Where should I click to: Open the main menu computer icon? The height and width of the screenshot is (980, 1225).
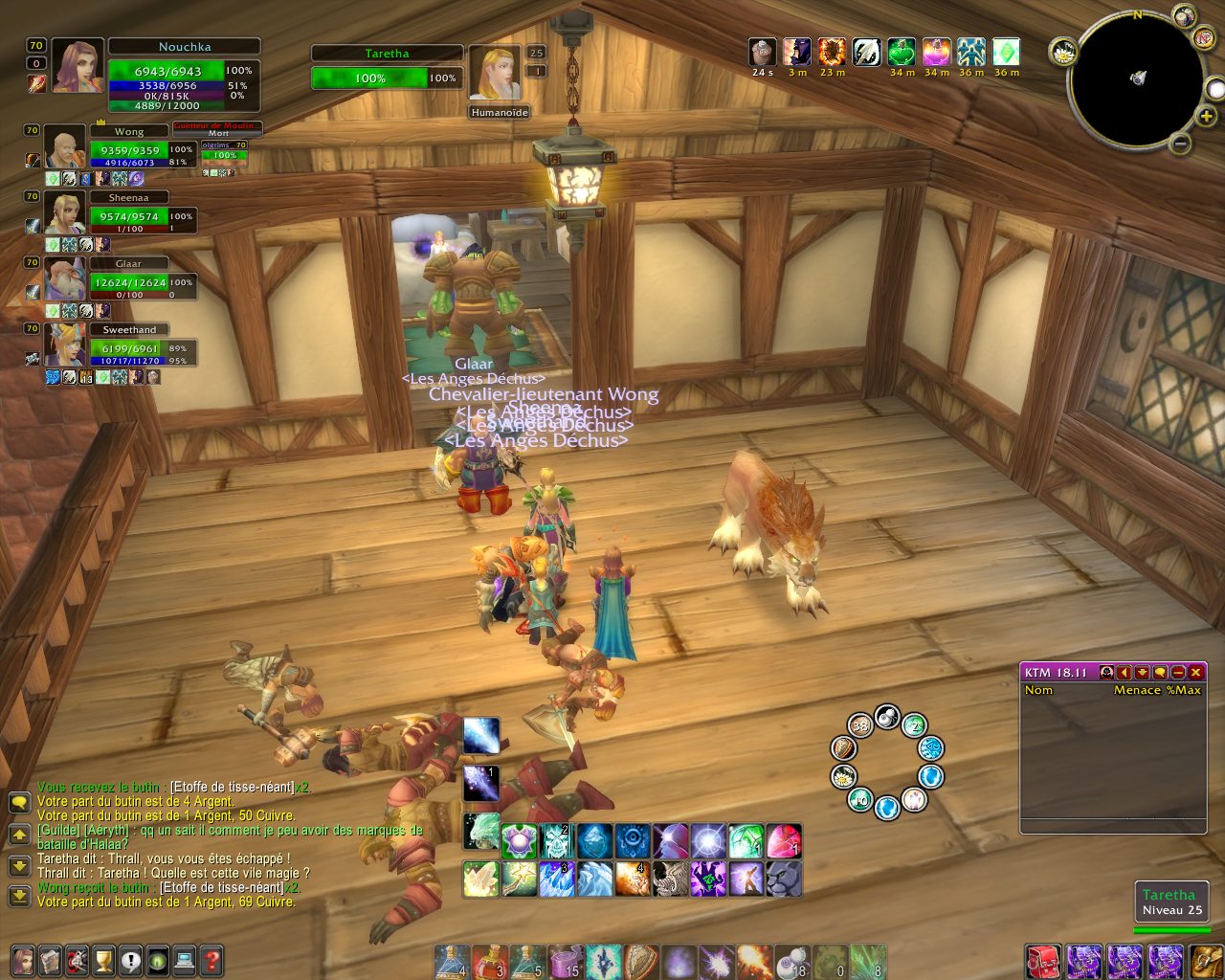click(185, 959)
